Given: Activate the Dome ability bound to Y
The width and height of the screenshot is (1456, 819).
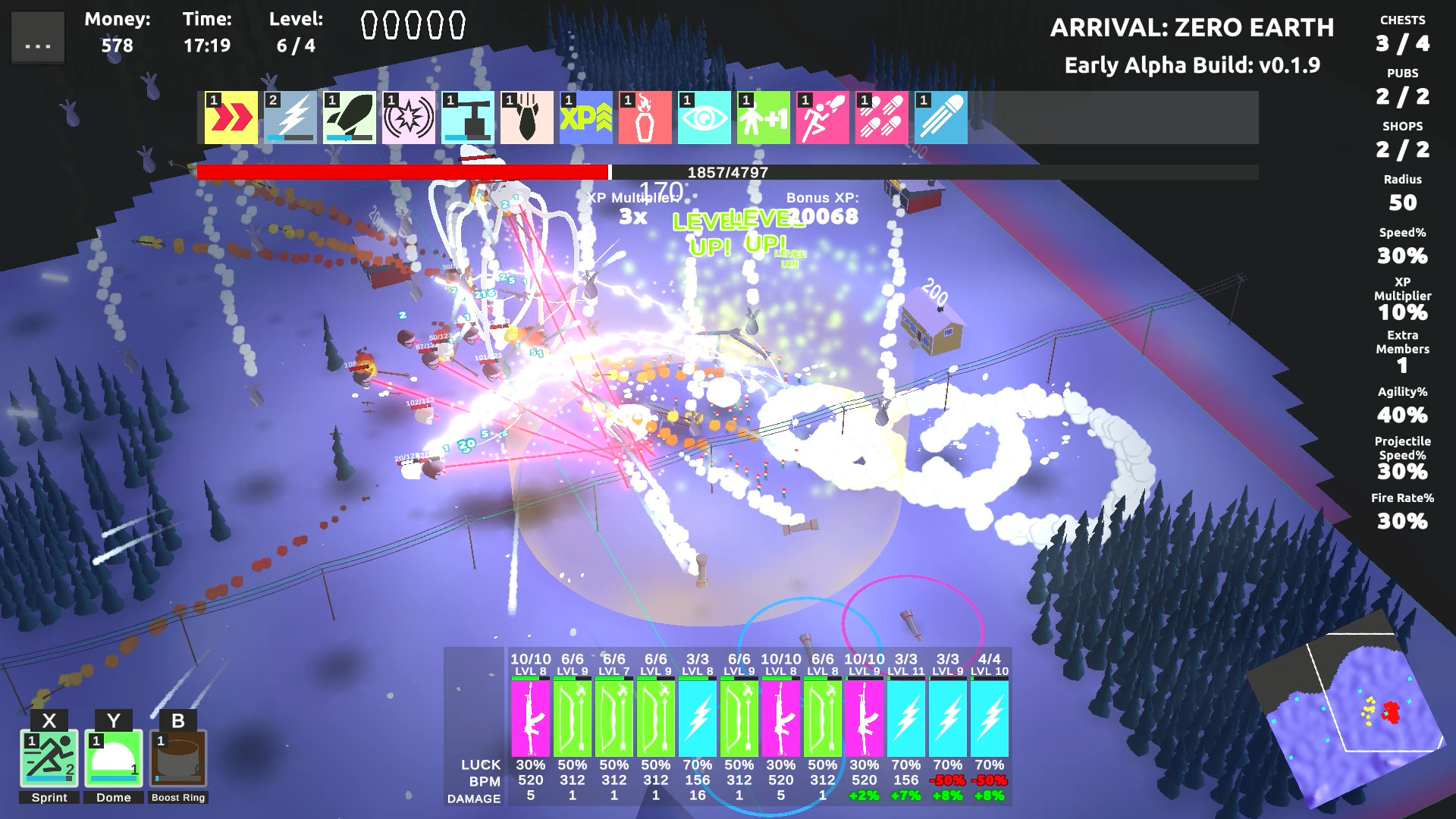Looking at the screenshot, I should click(112, 758).
